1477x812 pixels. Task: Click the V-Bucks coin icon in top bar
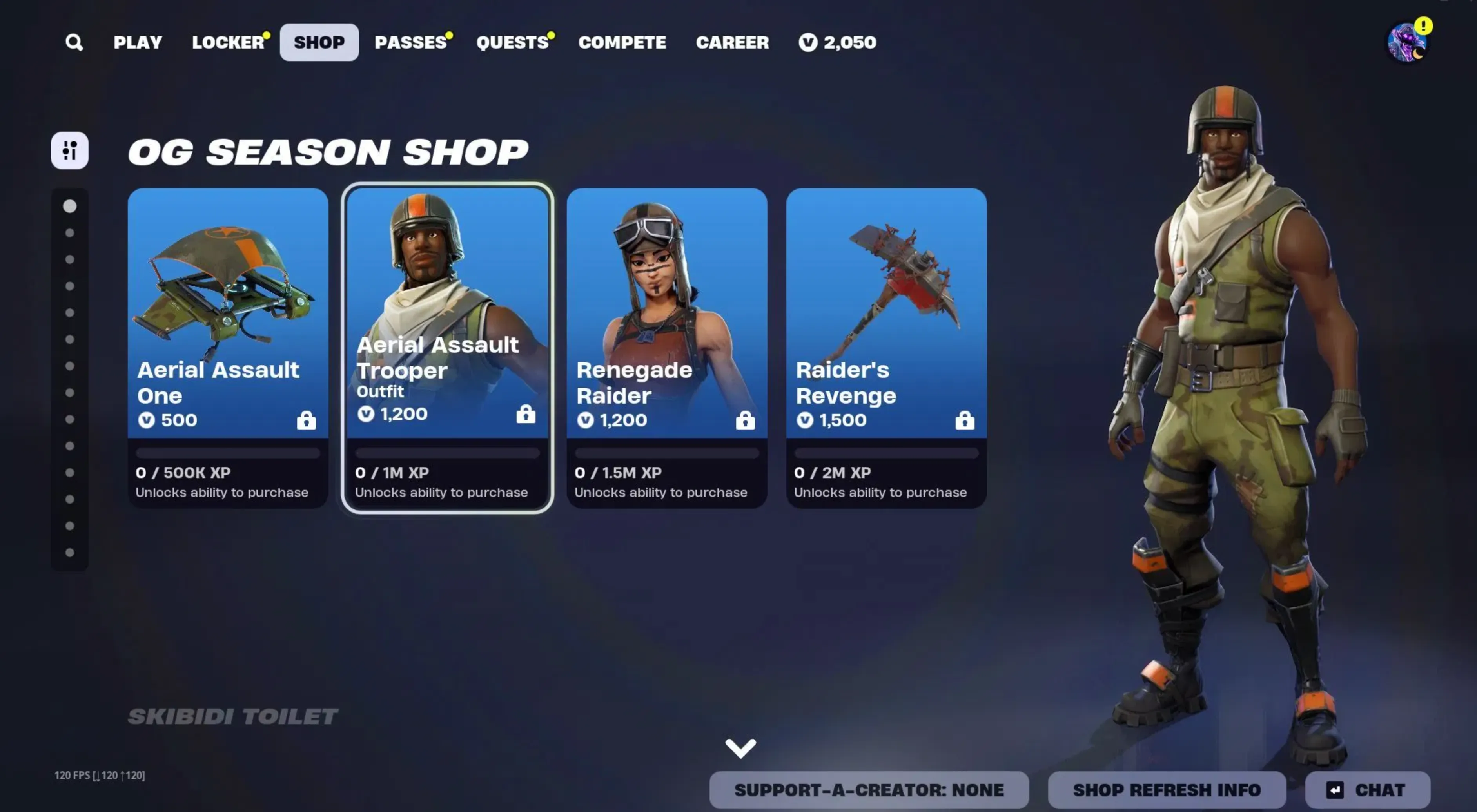click(x=807, y=42)
